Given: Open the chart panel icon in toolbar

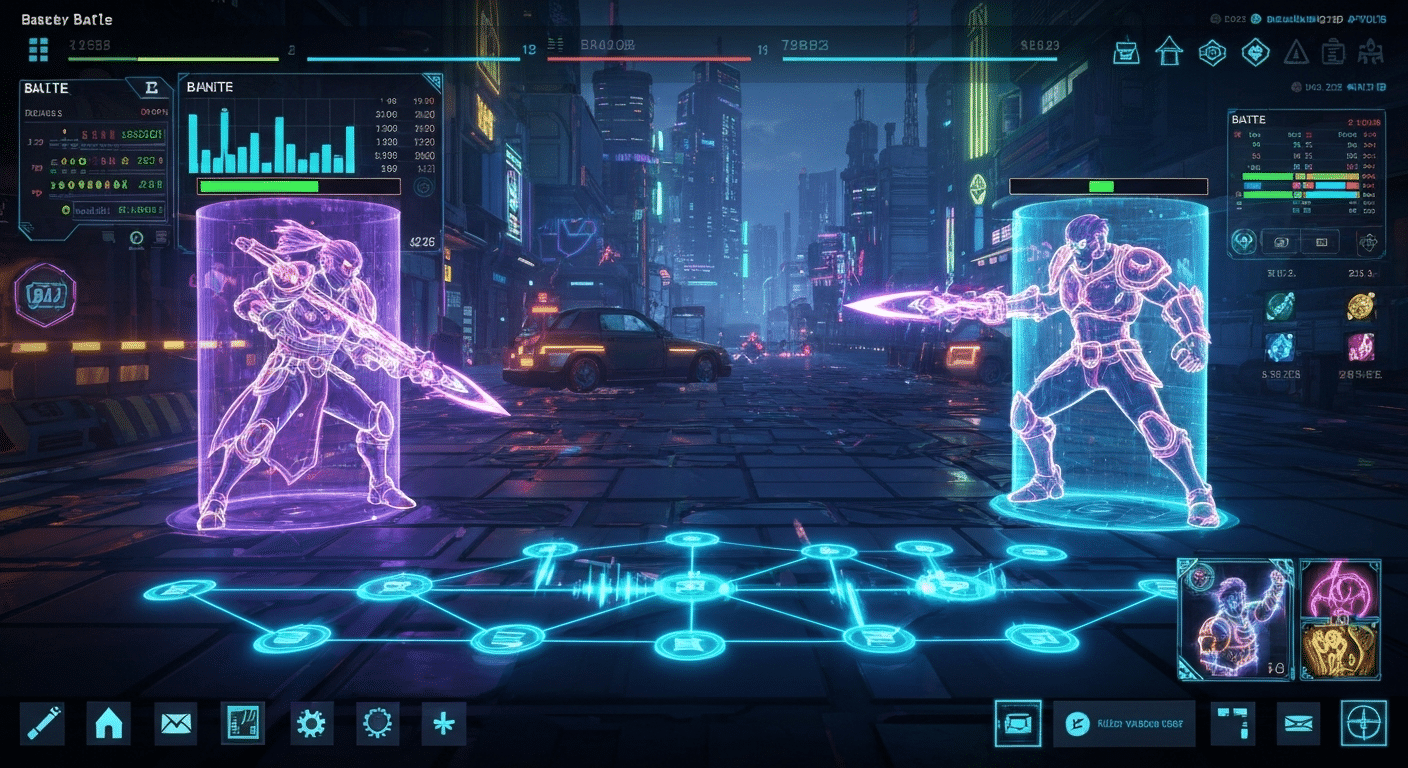Looking at the screenshot, I should click(x=243, y=723).
